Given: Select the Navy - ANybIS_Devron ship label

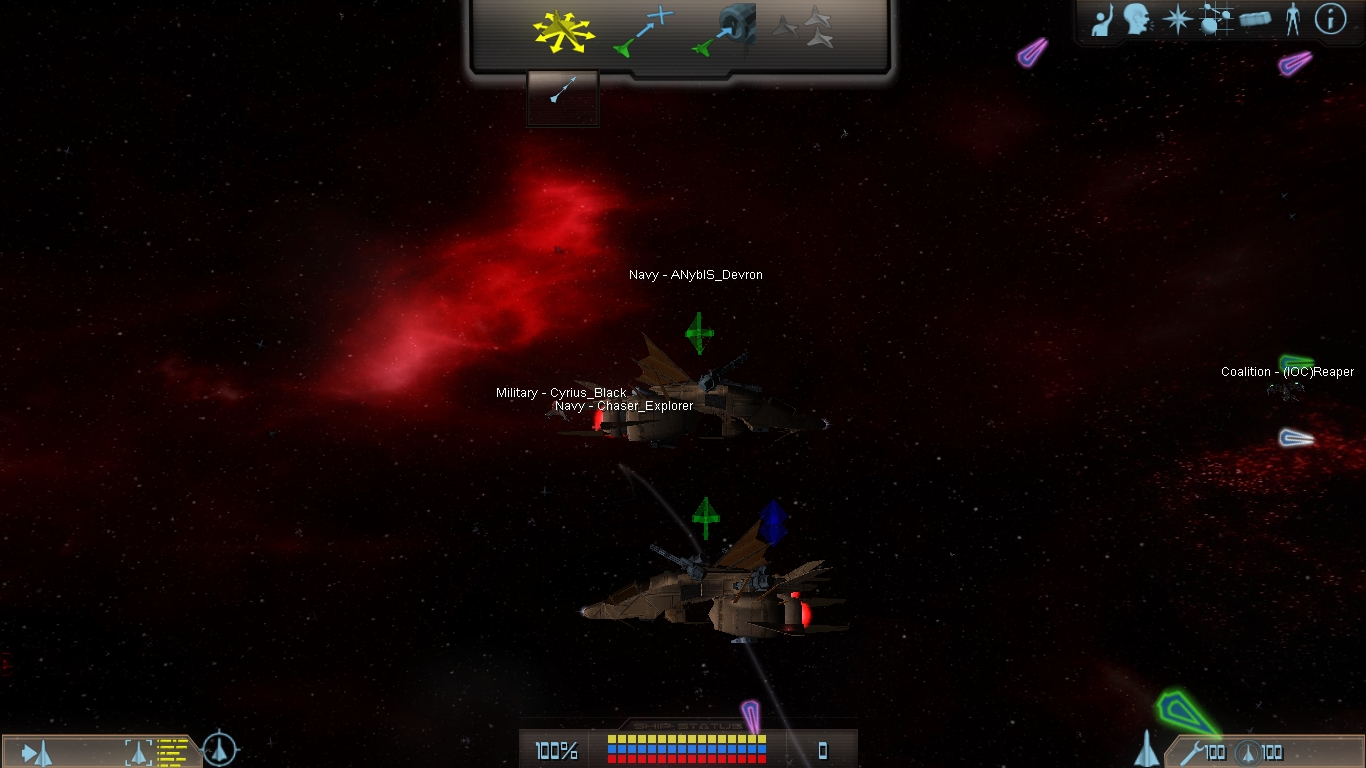Looking at the screenshot, I should click(696, 275).
